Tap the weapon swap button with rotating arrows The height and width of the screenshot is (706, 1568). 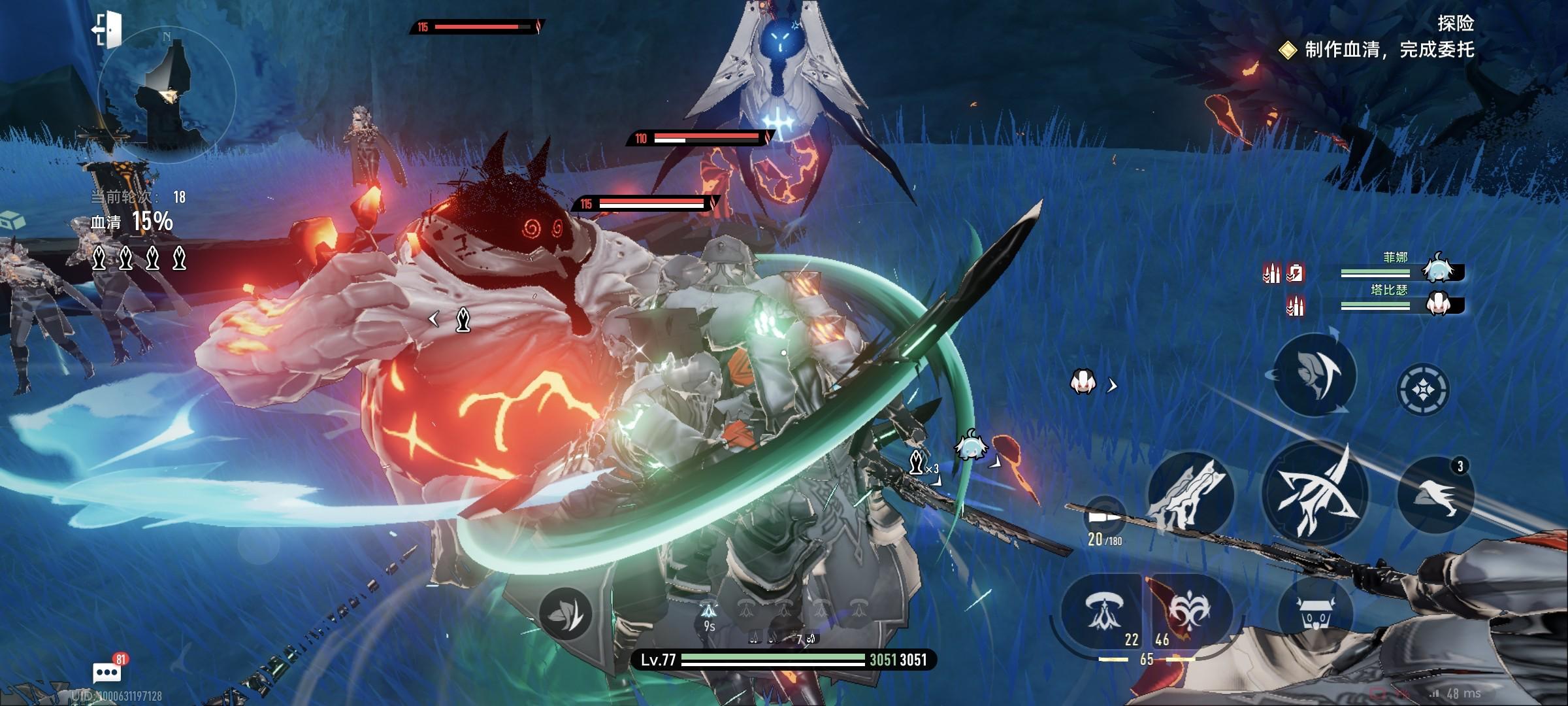point(1315,374)
